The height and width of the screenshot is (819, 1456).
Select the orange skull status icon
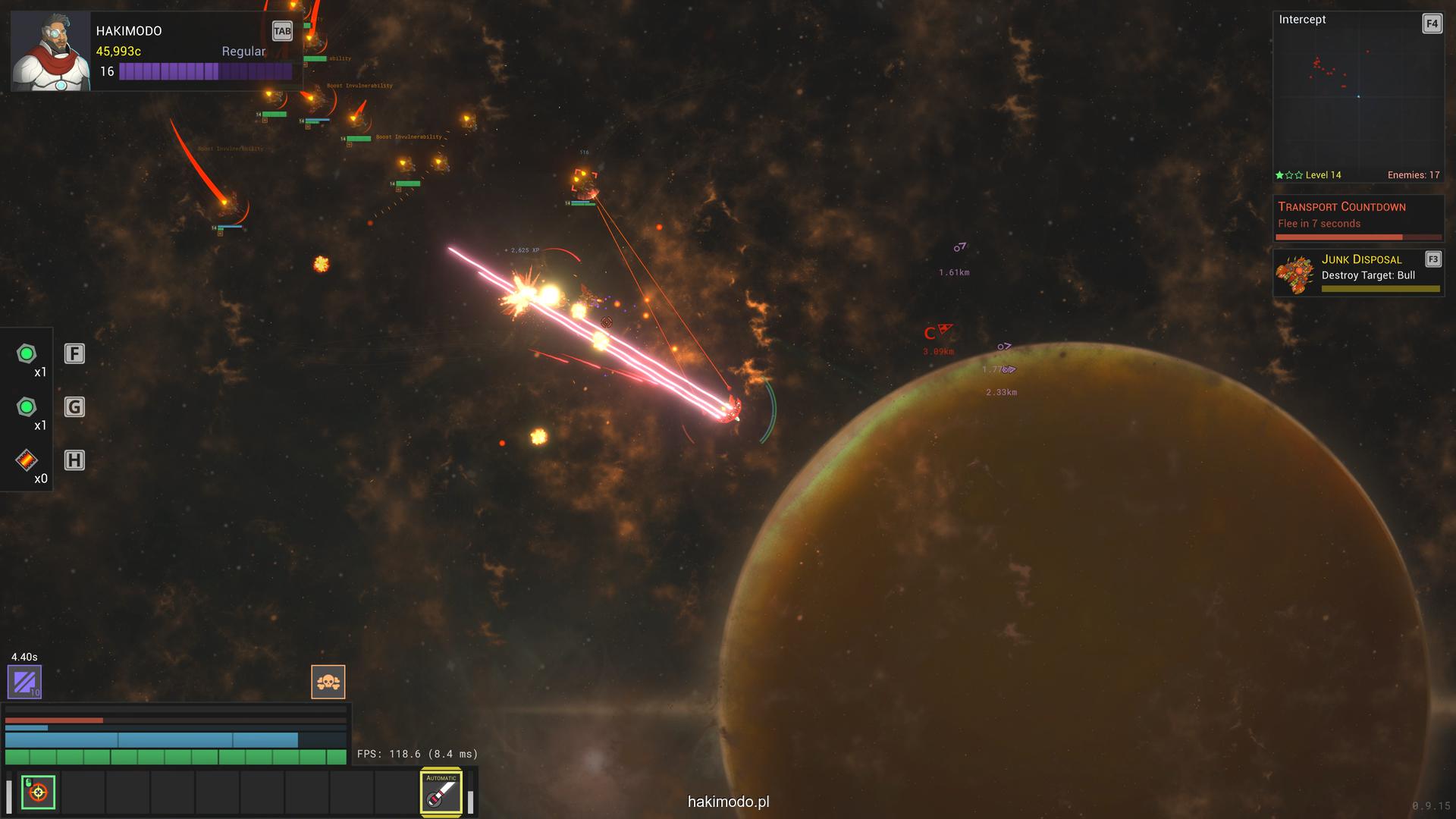(328, 682)
